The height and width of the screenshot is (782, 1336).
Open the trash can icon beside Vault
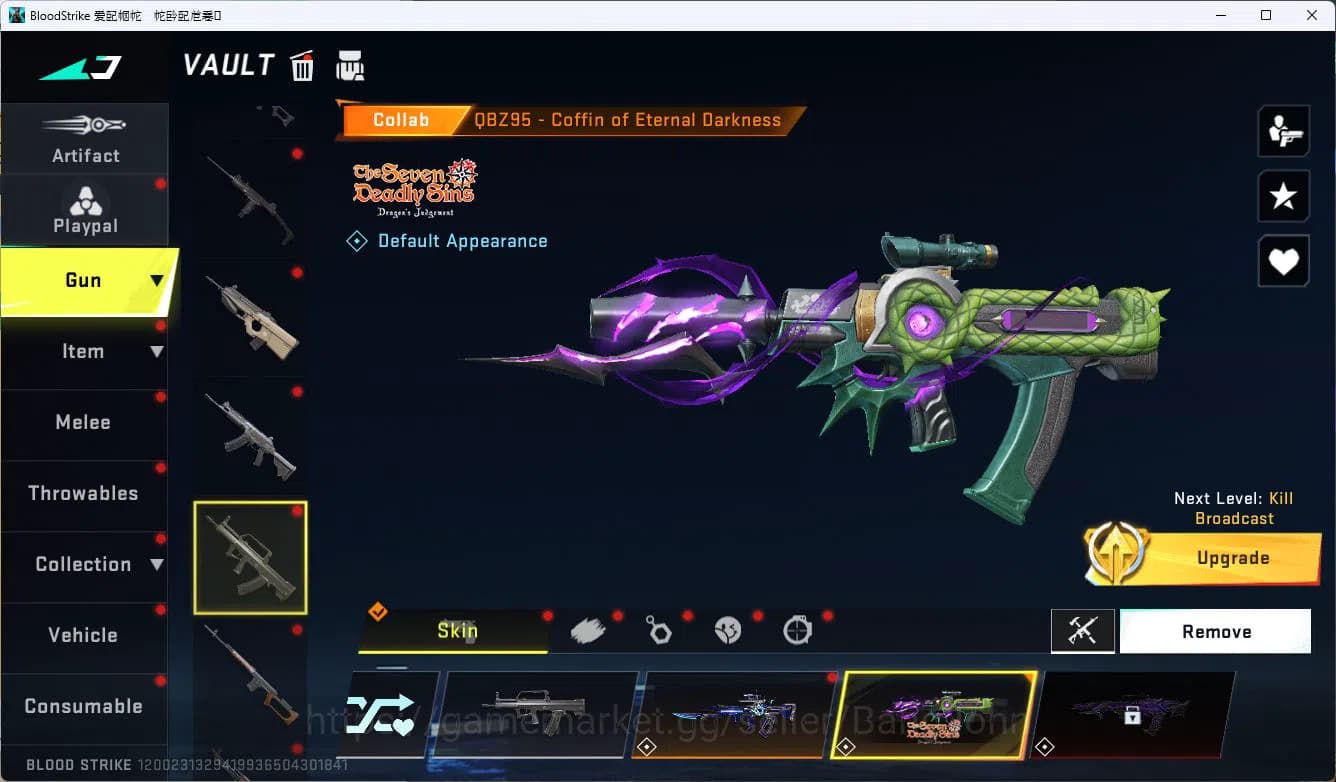click(302, 67)
